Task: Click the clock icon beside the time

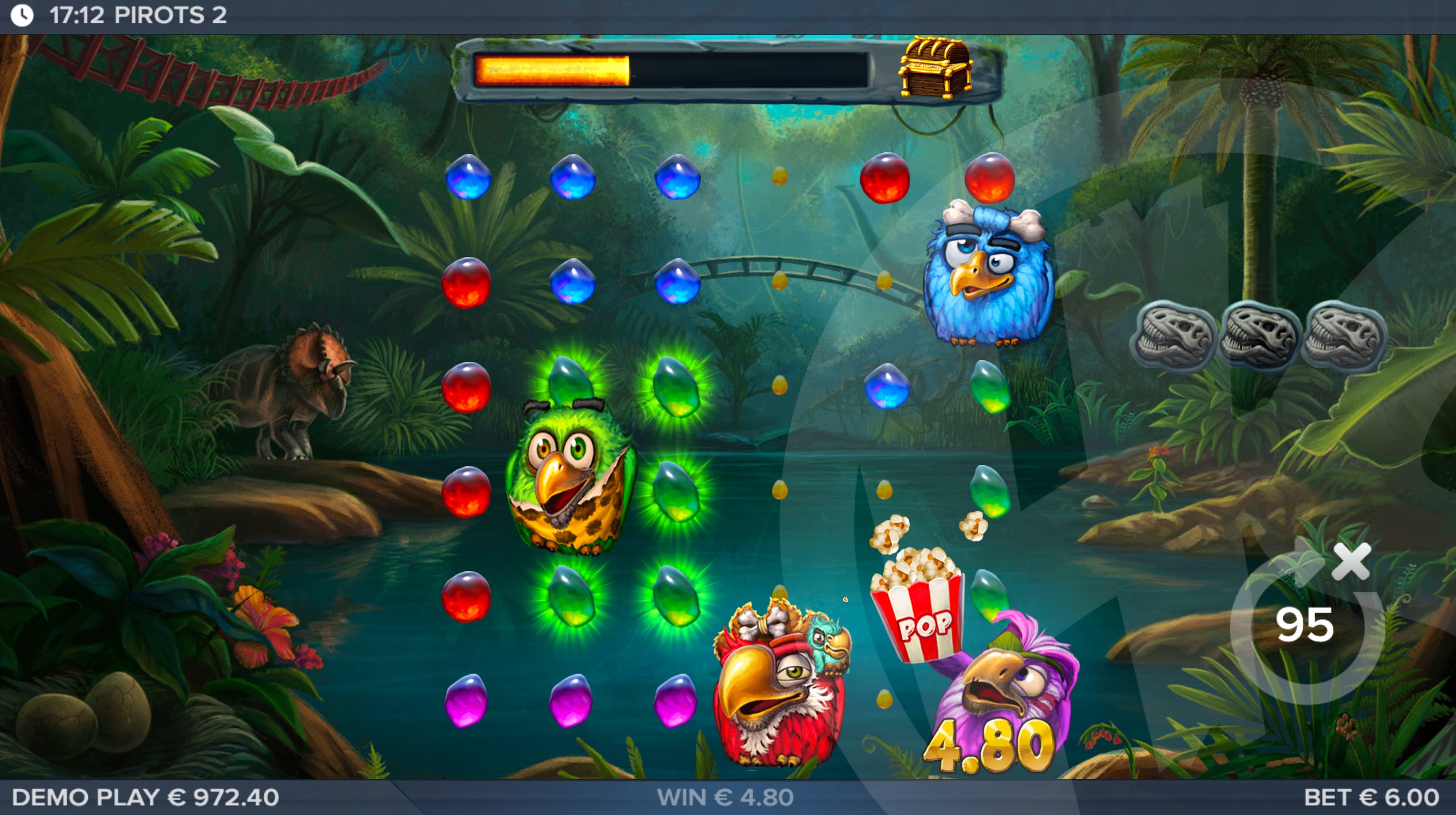Action: (x=22, y=15)
